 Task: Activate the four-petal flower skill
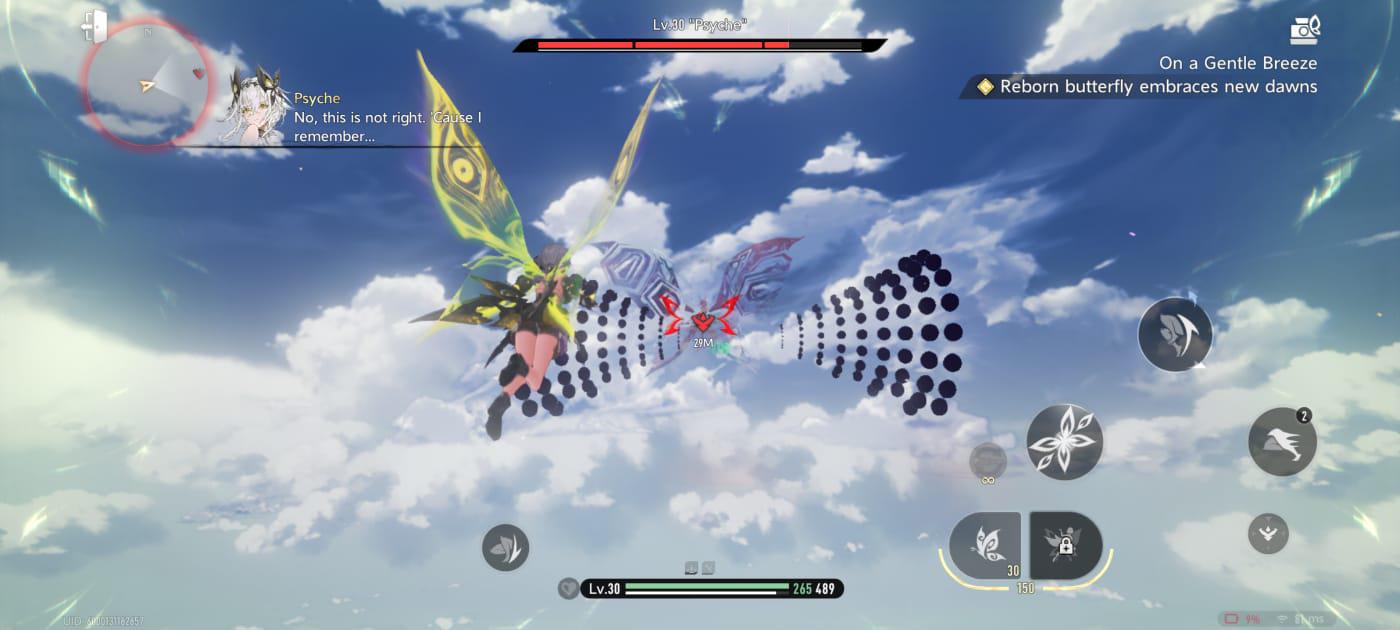click(x=1065, y=442)
